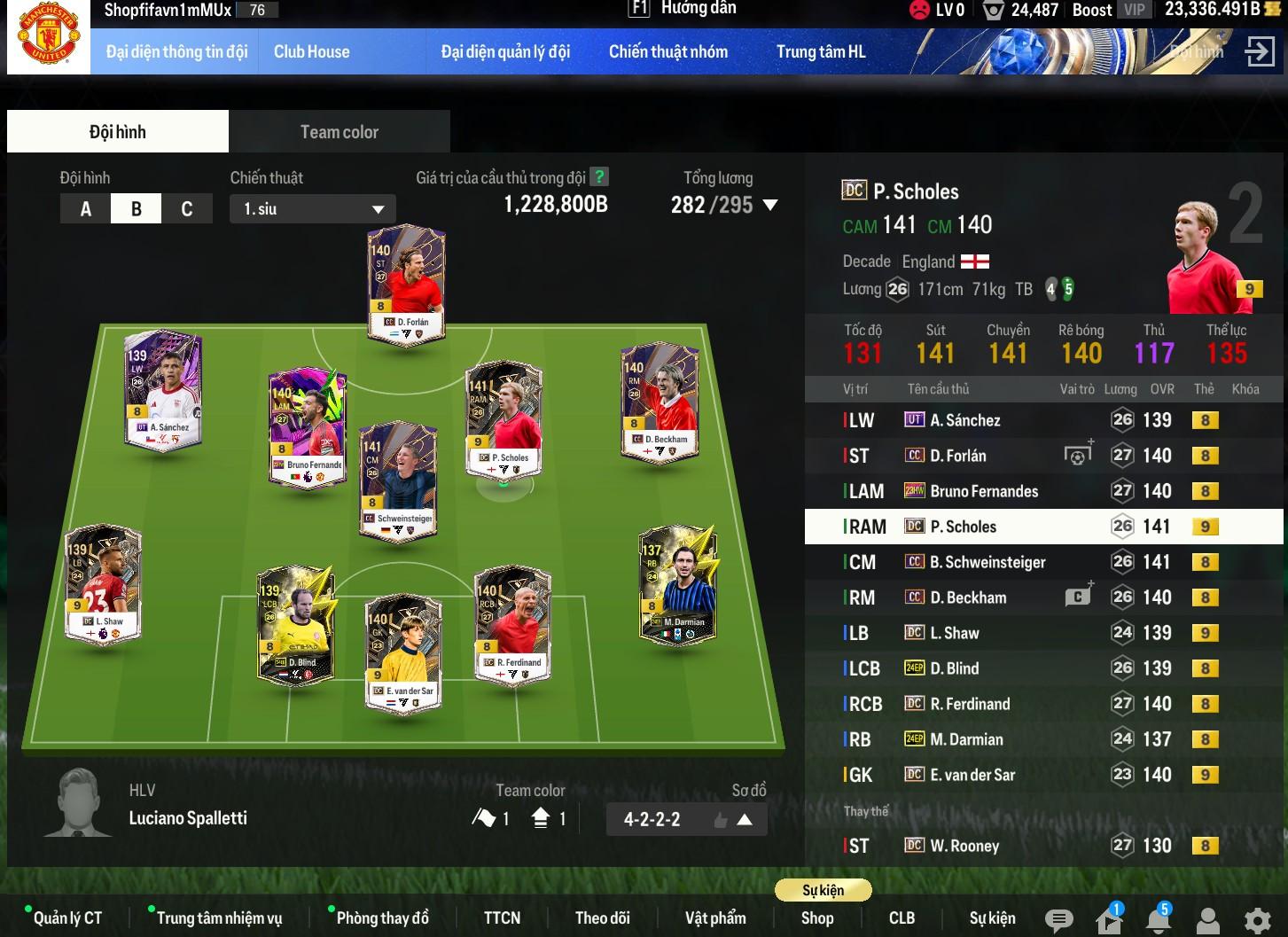Open the Club House menu
The width and height of the screenshot is (1288, 937).
[311, 51]
